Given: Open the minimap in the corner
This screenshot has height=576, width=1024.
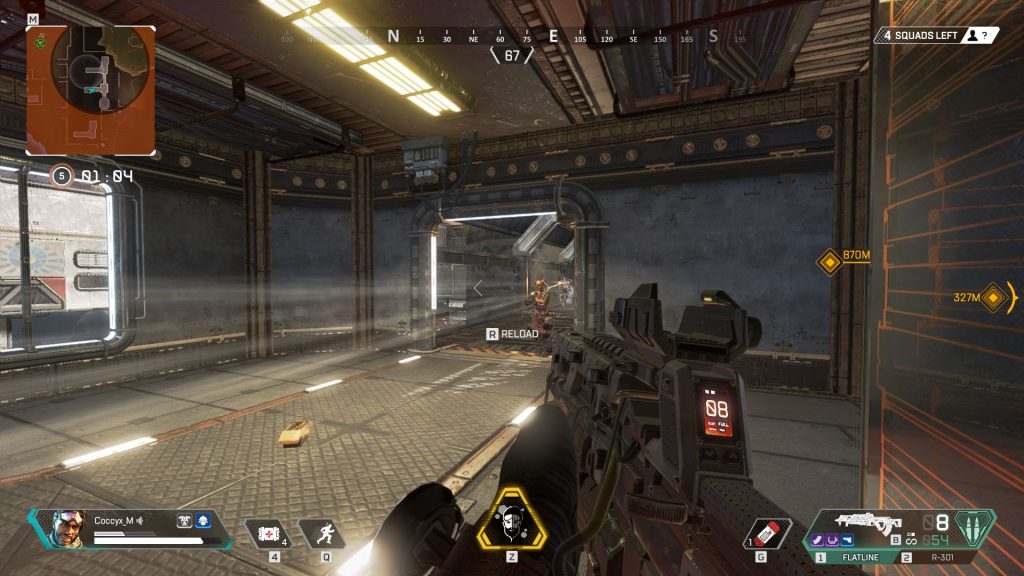Looking at the screenshot, I should (x=91, y=89).
